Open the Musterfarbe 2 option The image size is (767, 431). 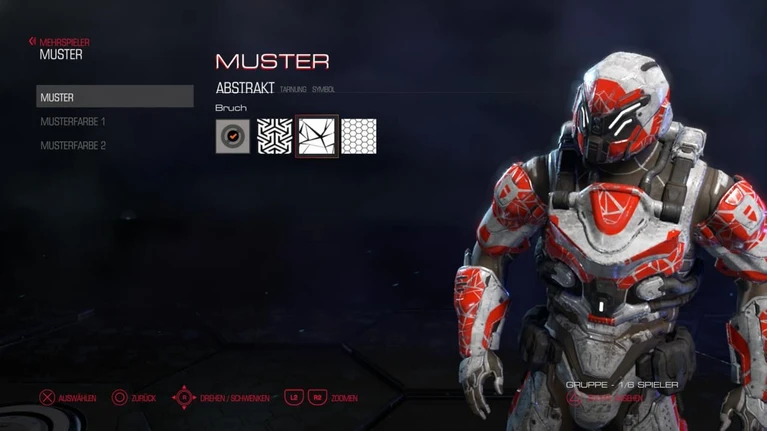[73, 145]
